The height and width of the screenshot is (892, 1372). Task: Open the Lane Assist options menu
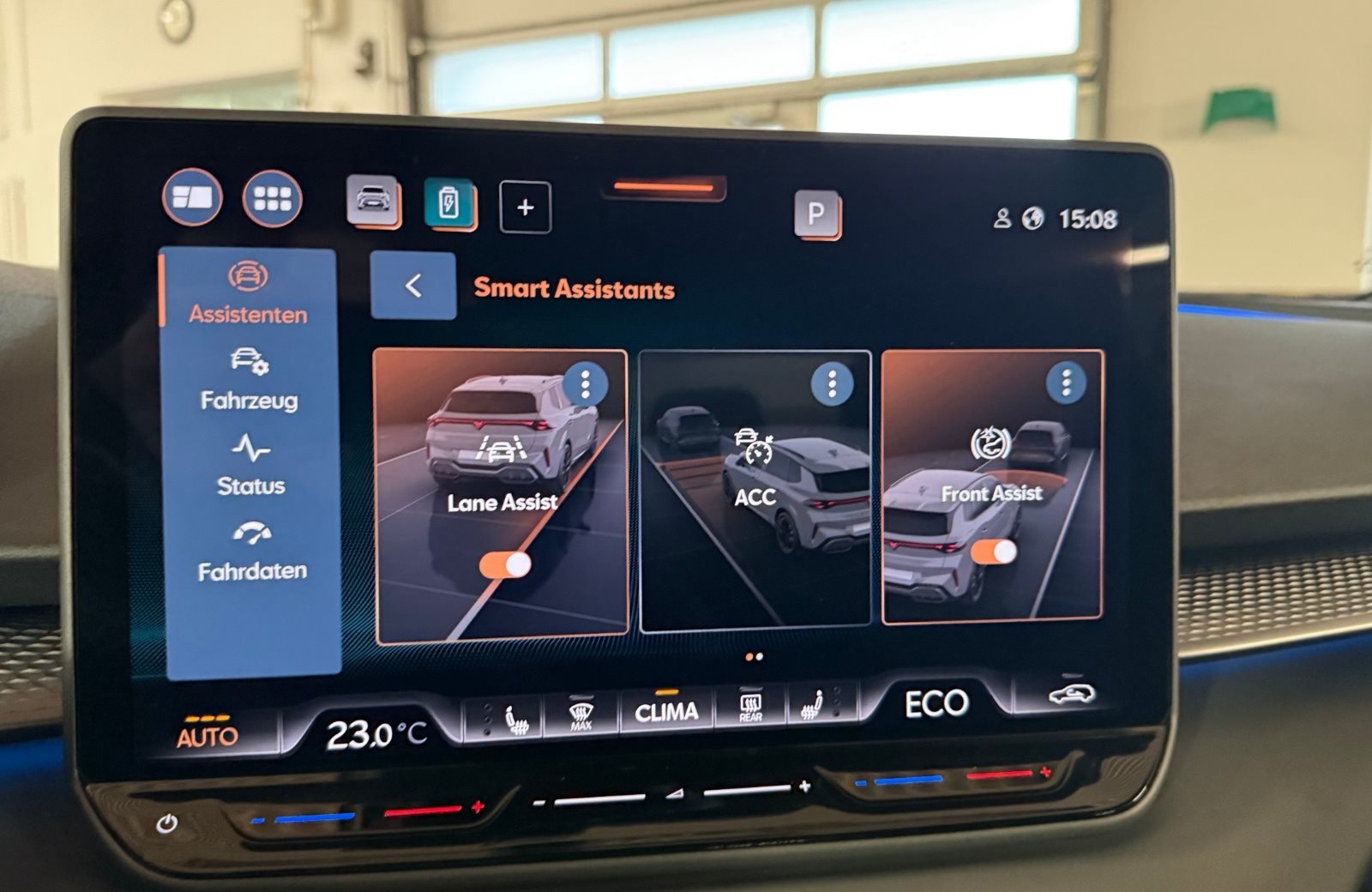click(x=587, y=385)
